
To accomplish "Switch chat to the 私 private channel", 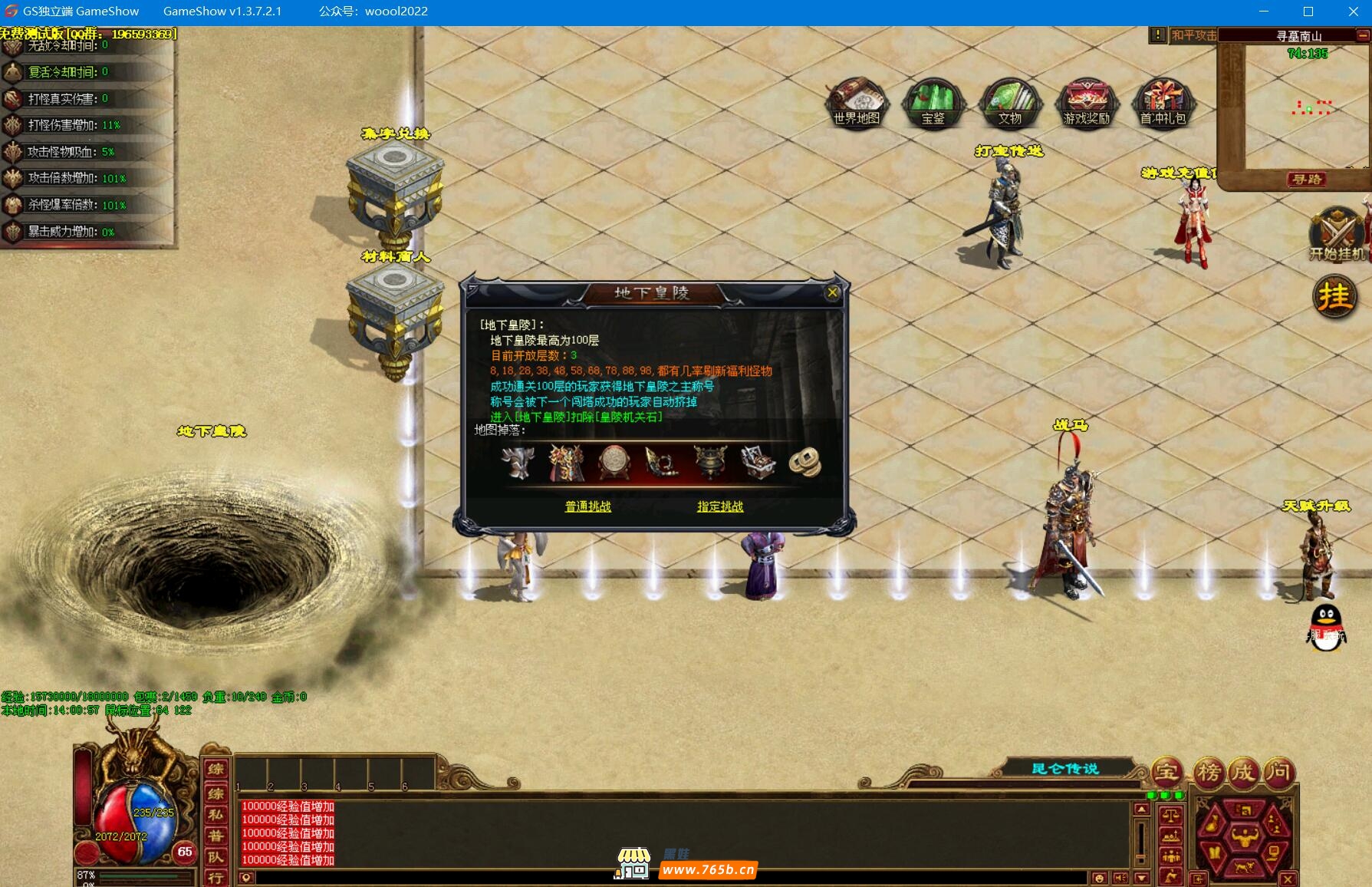I will (216, 814).
